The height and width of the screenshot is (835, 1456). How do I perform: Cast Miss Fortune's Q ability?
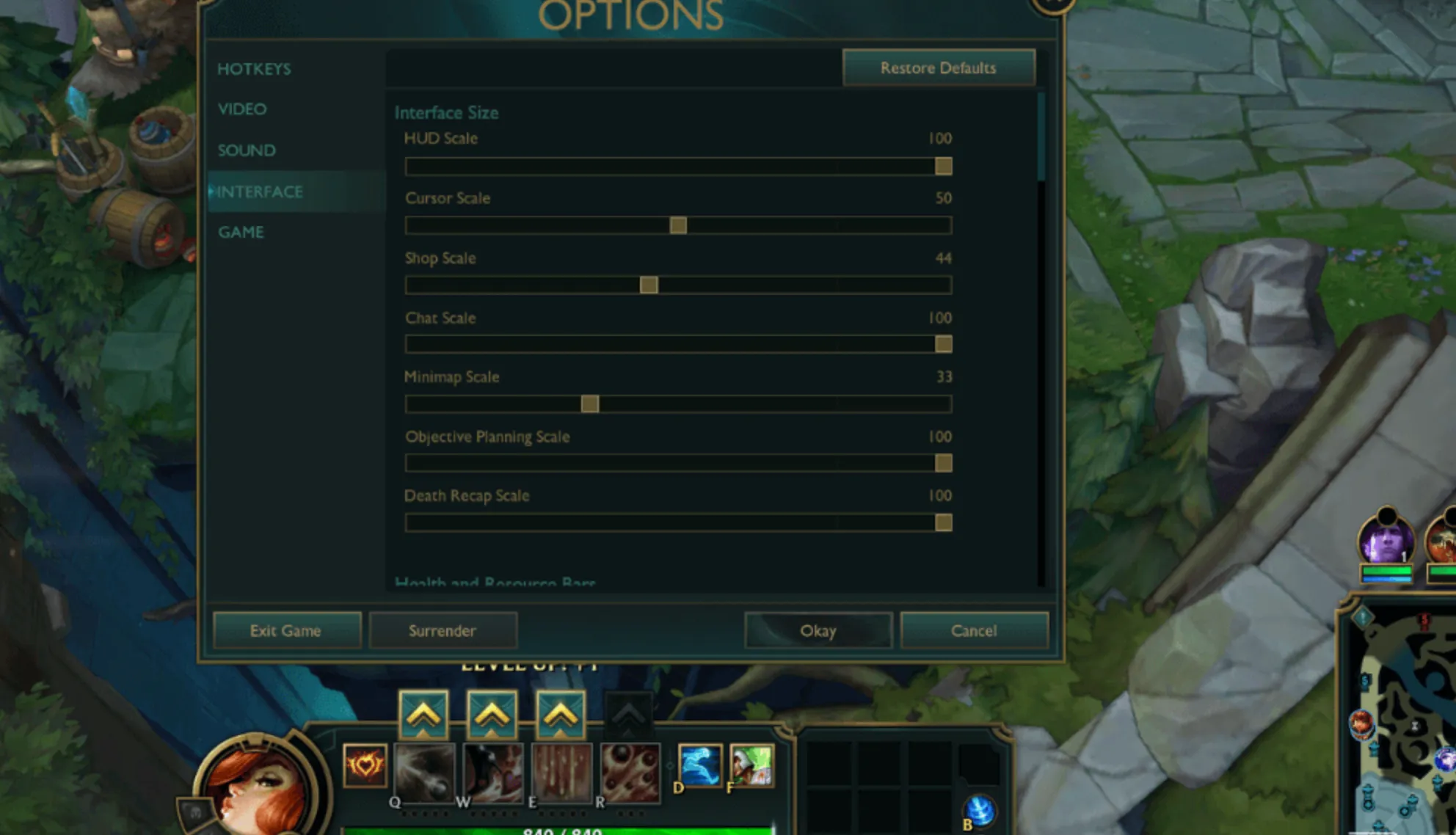click(426, 770)
